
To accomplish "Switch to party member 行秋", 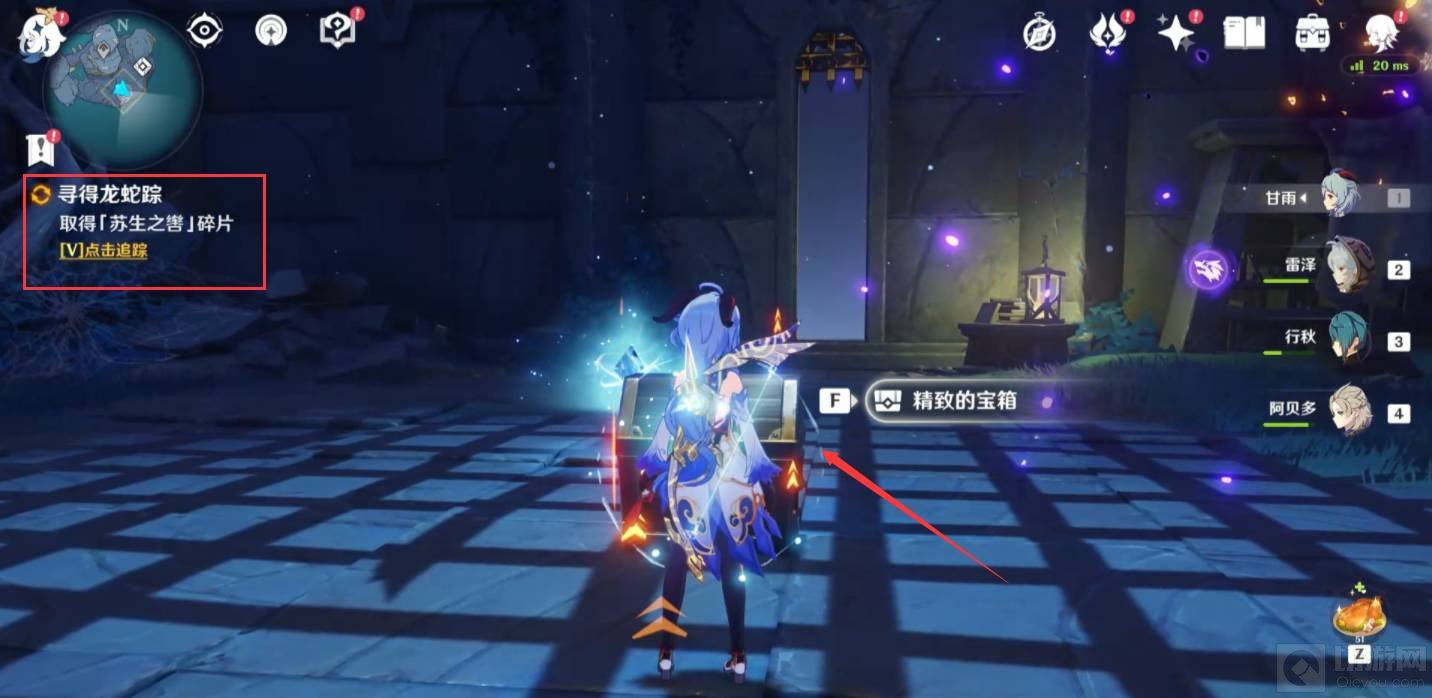I will [1349, 339].
